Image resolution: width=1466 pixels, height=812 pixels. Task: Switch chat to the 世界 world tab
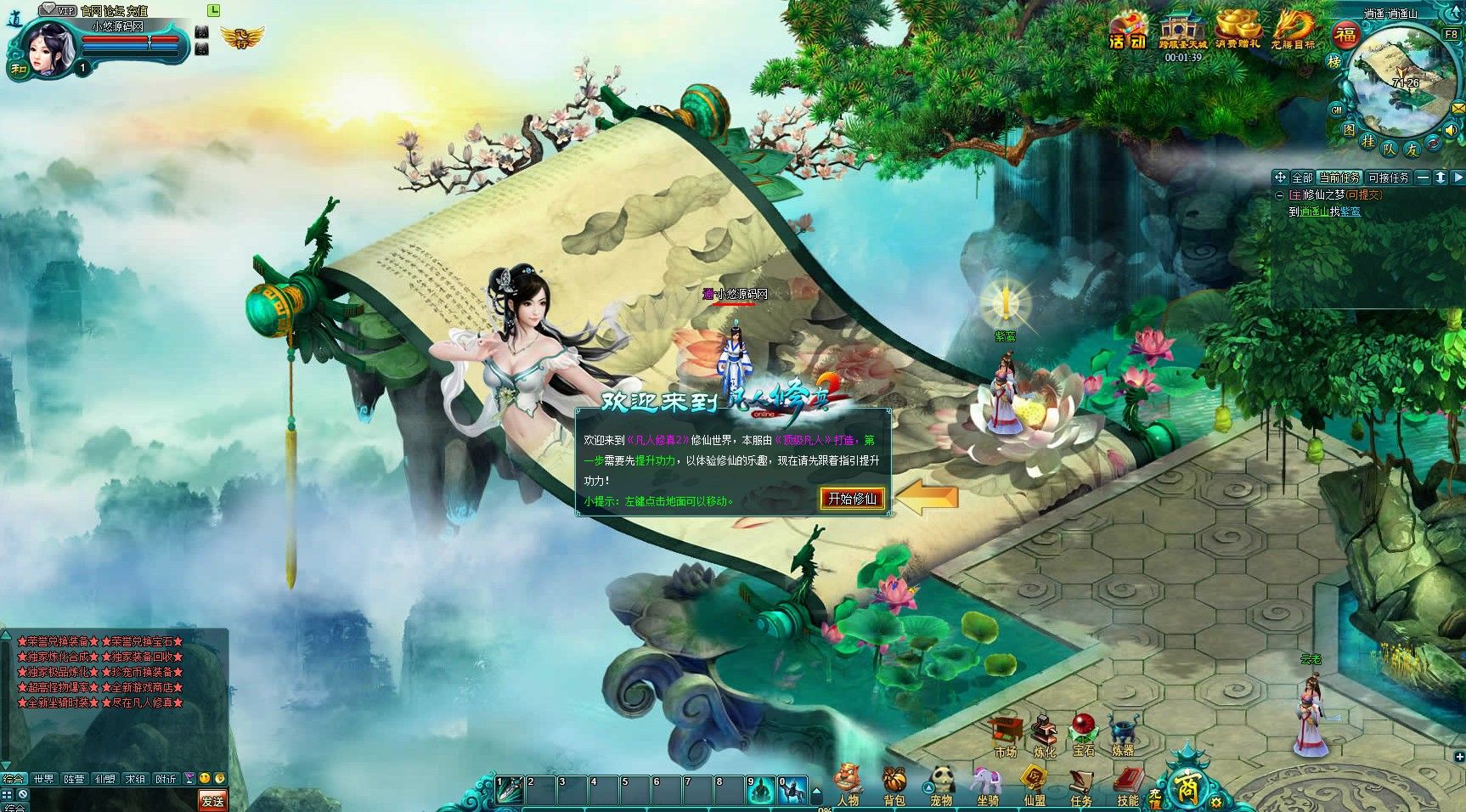coord(43,779)
